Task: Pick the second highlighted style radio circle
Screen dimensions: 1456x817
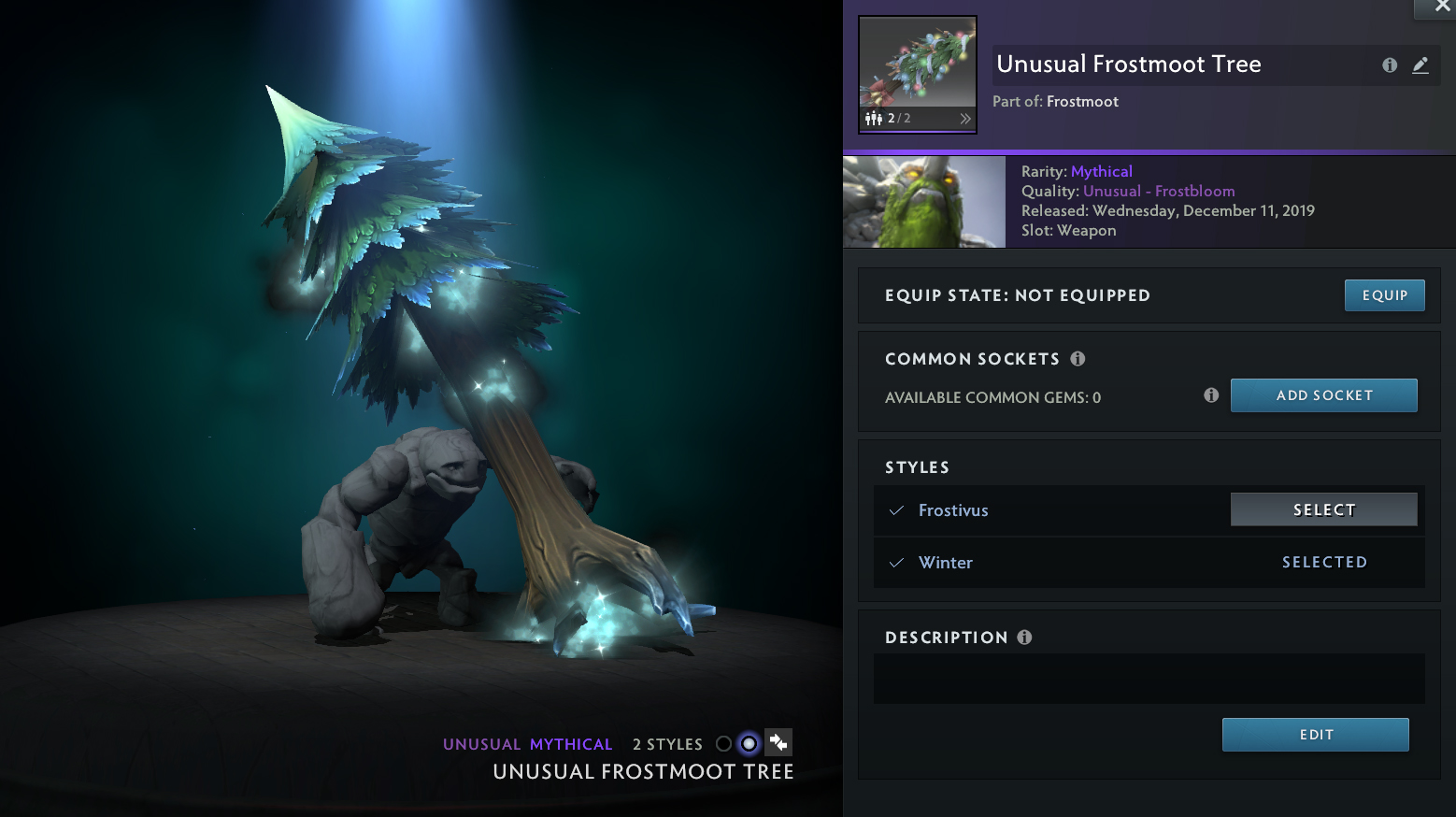Action: [749, 744]
